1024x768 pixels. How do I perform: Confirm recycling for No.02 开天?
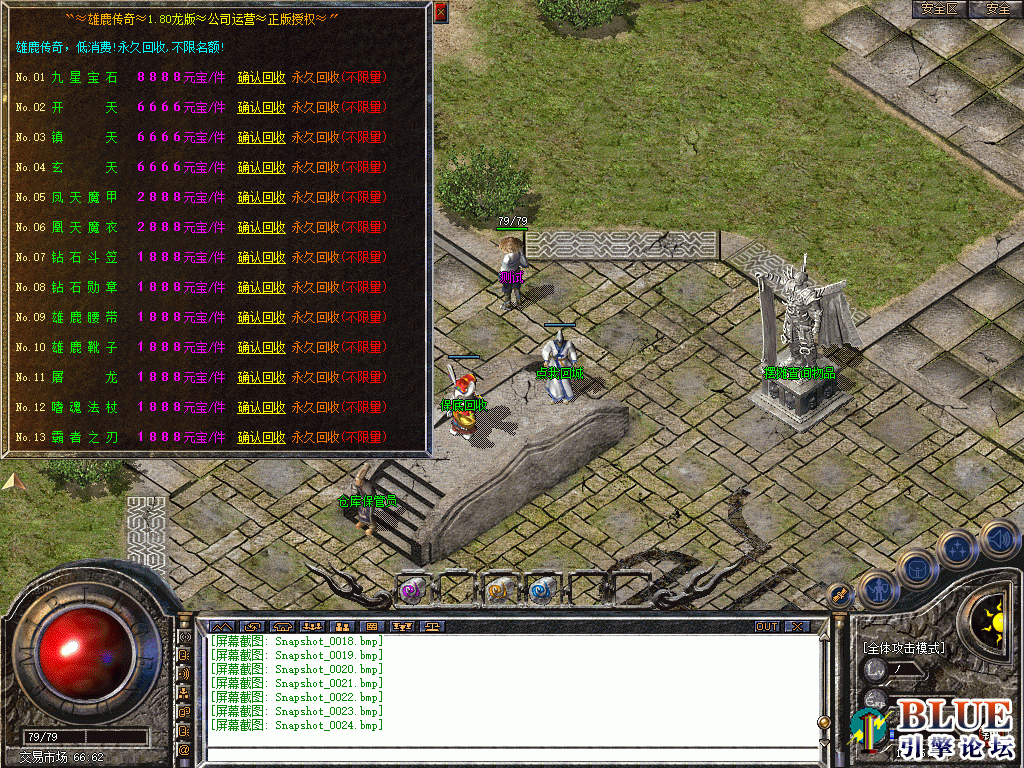point(261,107)
